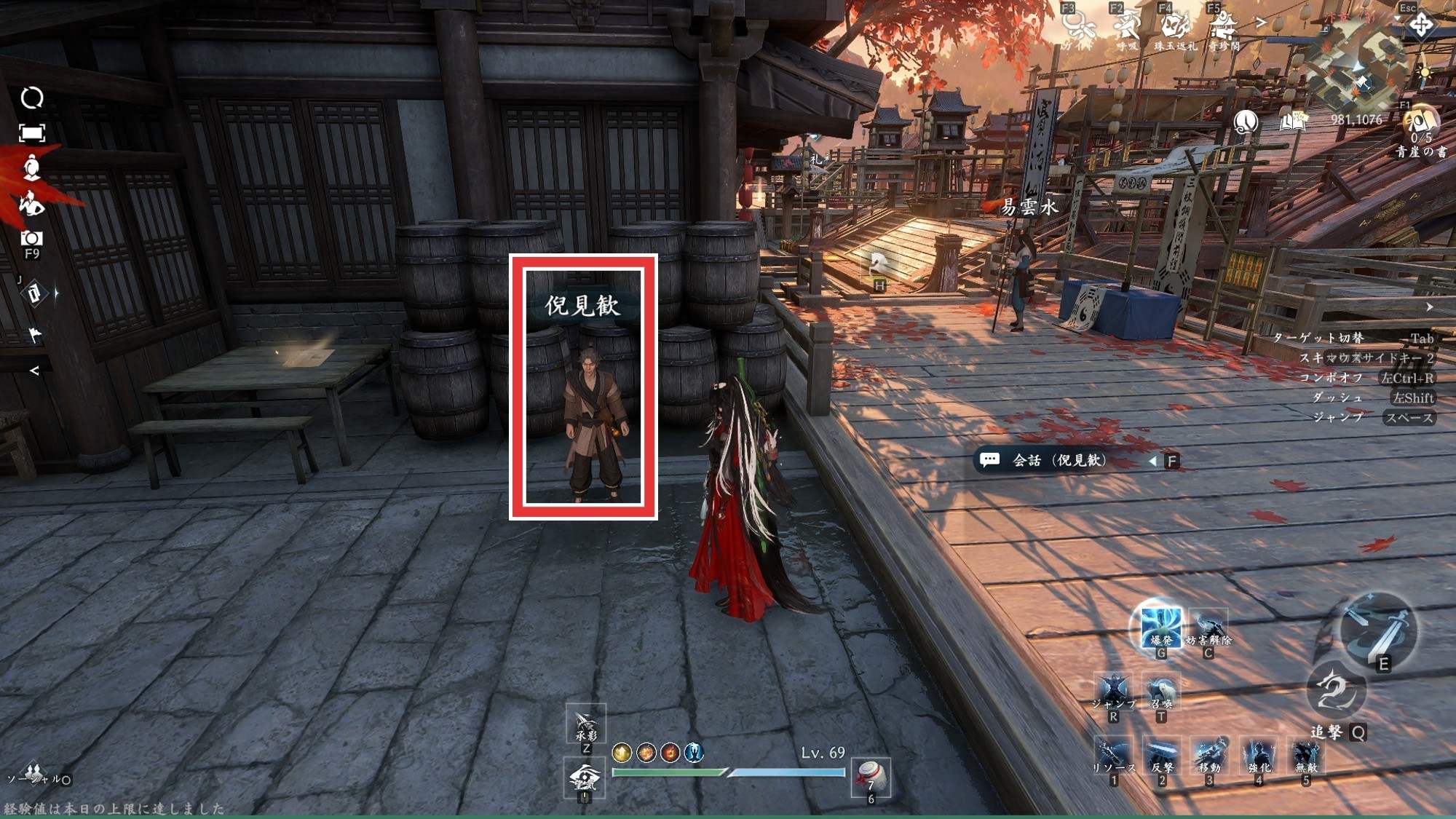Viewport: 1456px width, 819px height.
Task: Open the ソーシャル social menu
Action: [33, 775]
